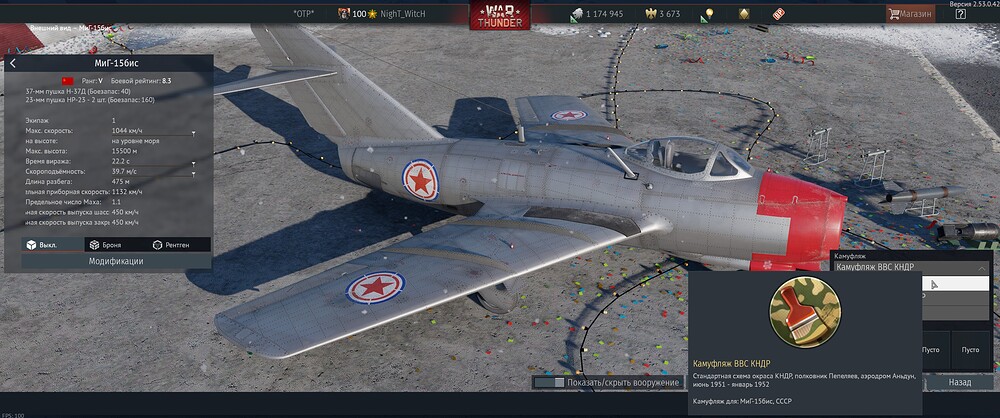Open the Golden Eagles balance
Screen dimensions: 1000x418
(660, 14)
